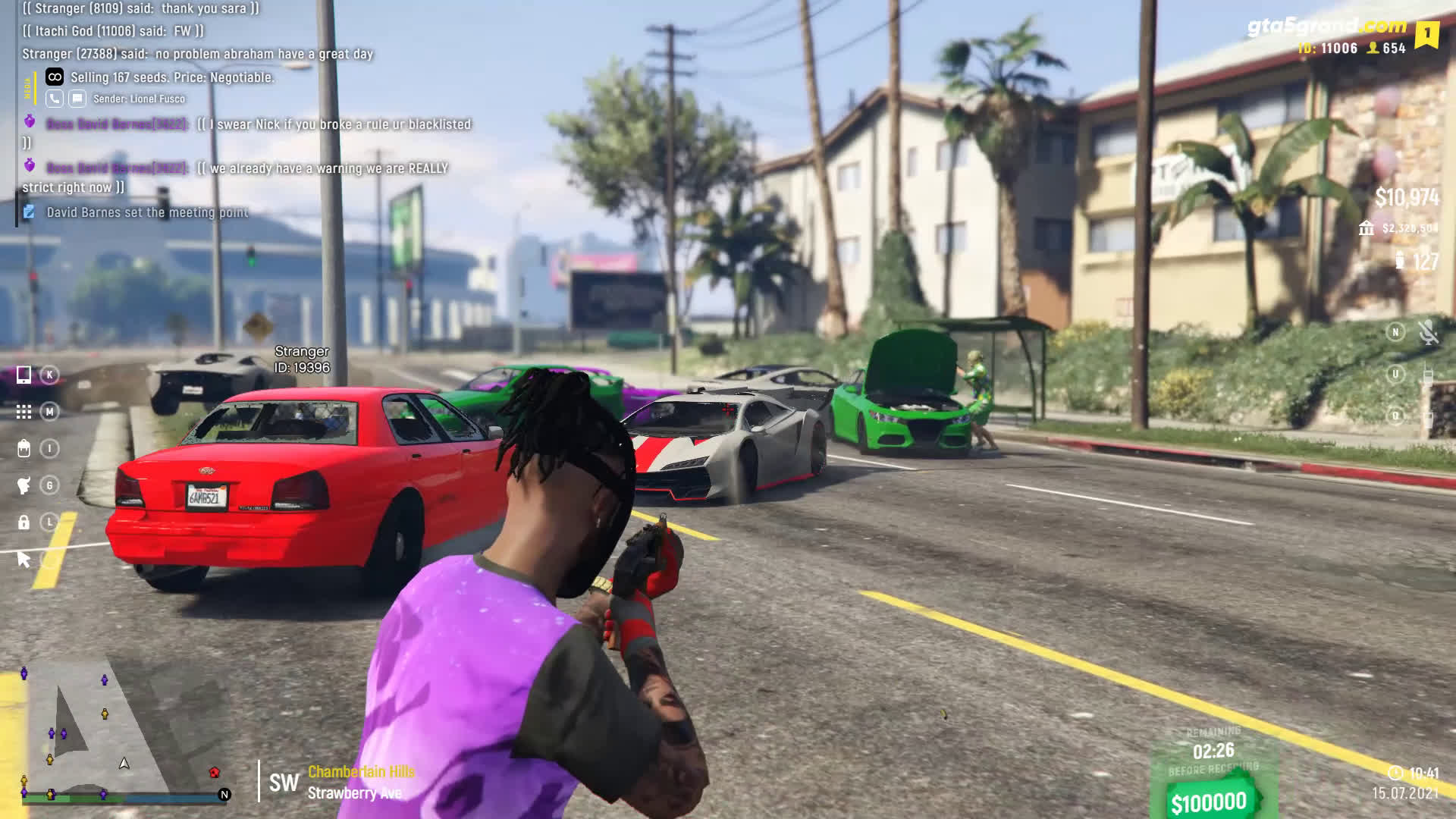Select the character head interaction icon
Screen dimensions: 1456x819
tap(24, 485)
